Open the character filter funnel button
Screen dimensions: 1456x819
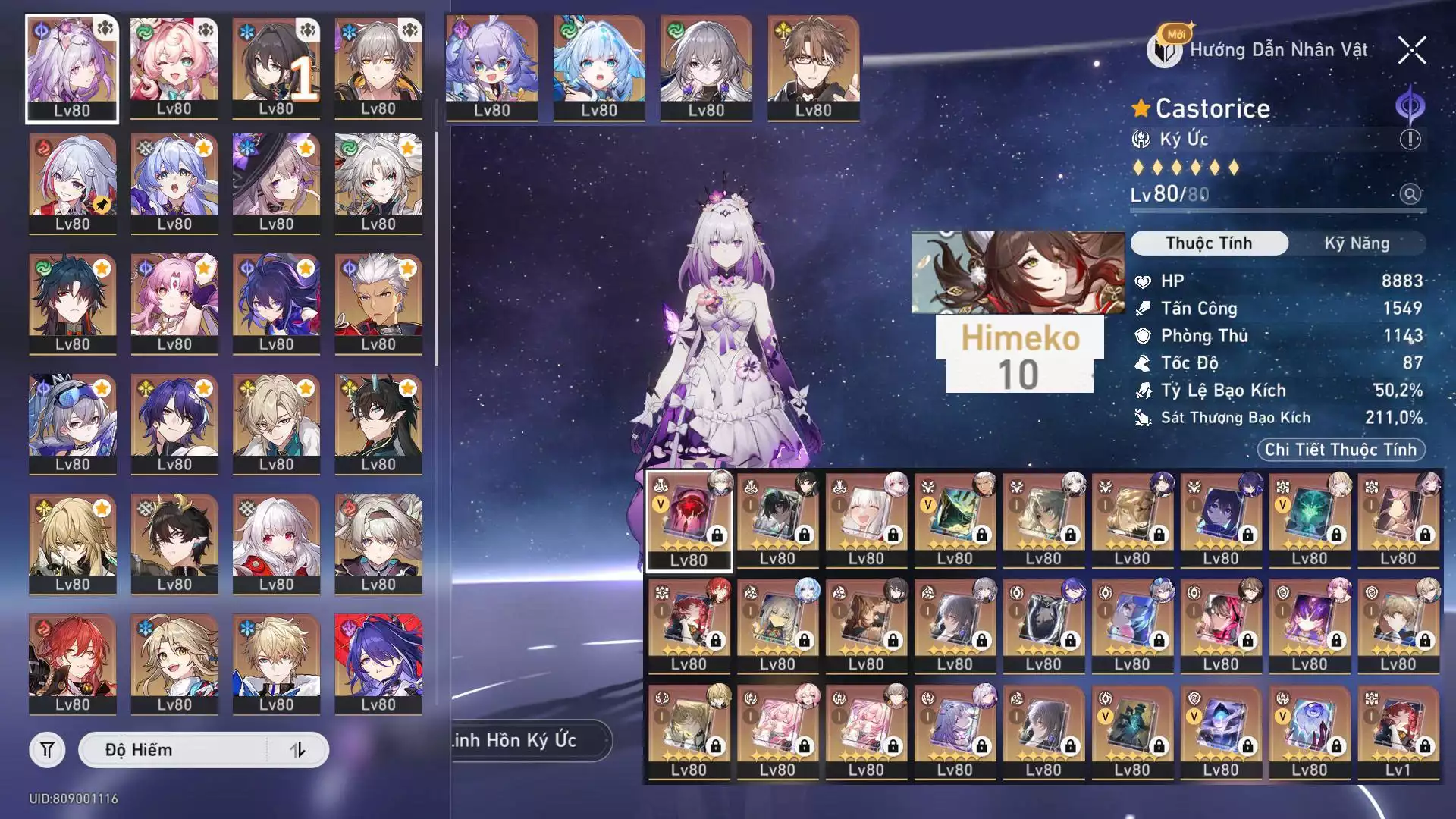pos(47,750)
